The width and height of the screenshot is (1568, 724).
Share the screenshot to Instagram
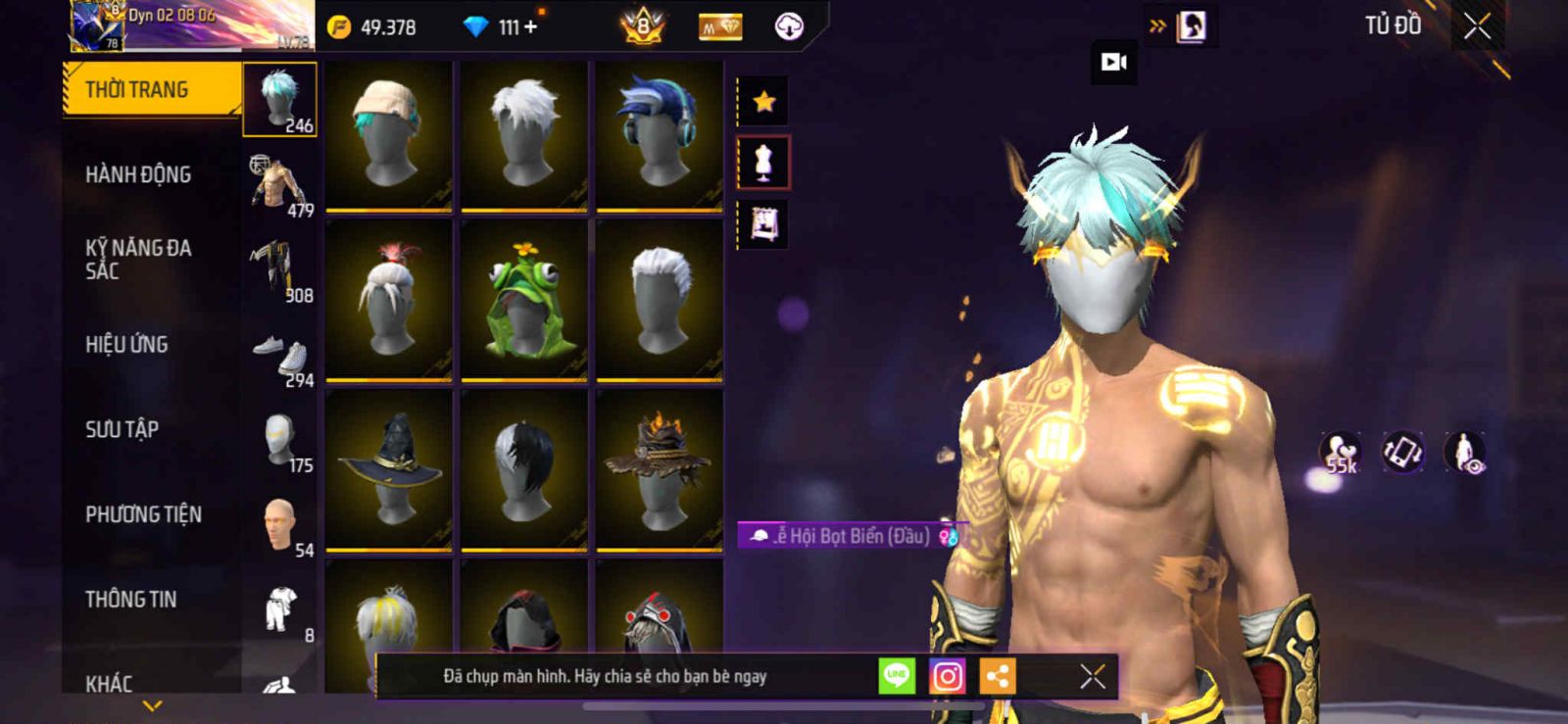pyautogui.click(x=947, y=676)
